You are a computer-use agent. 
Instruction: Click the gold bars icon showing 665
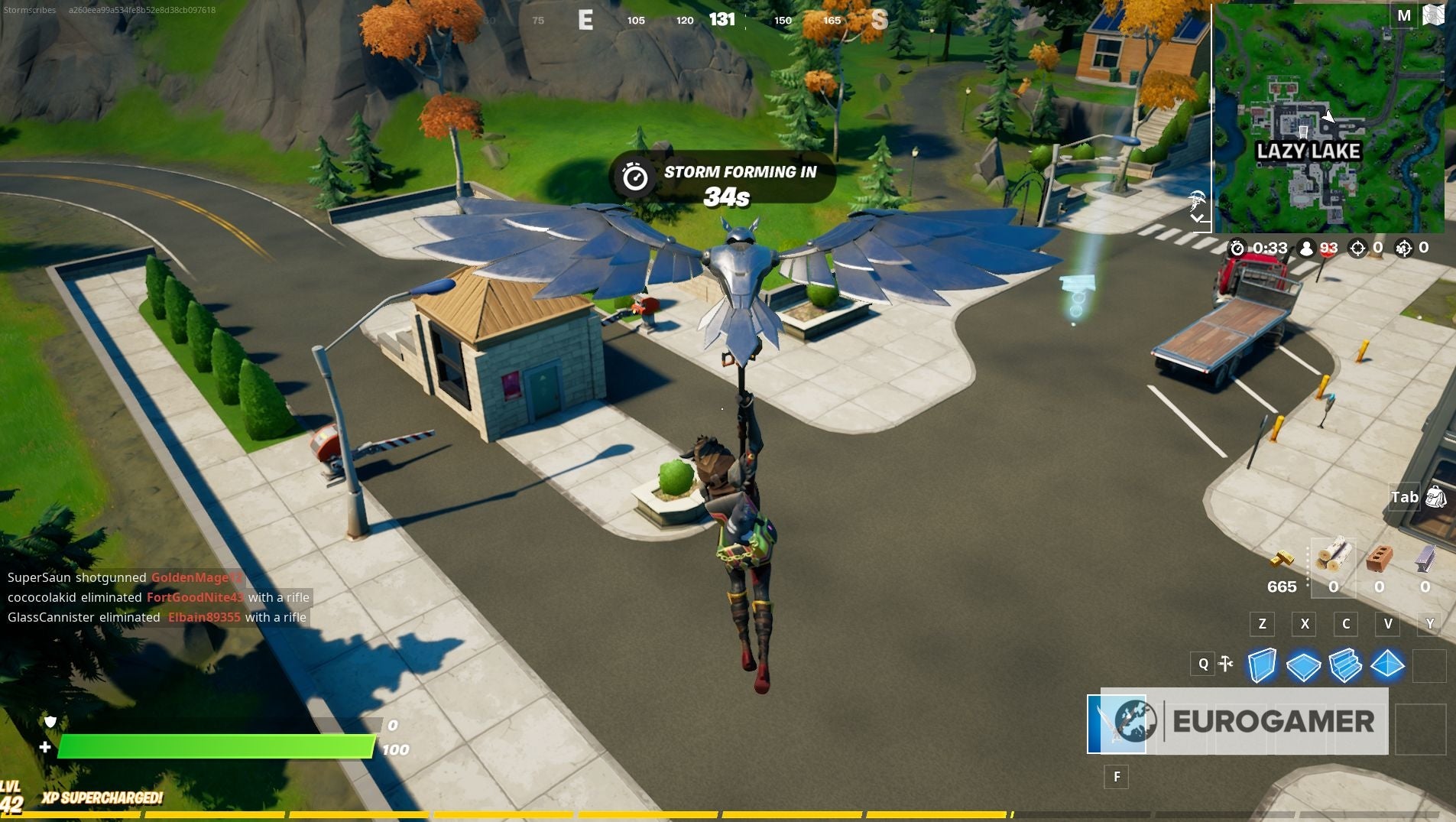click(1281, 560)
